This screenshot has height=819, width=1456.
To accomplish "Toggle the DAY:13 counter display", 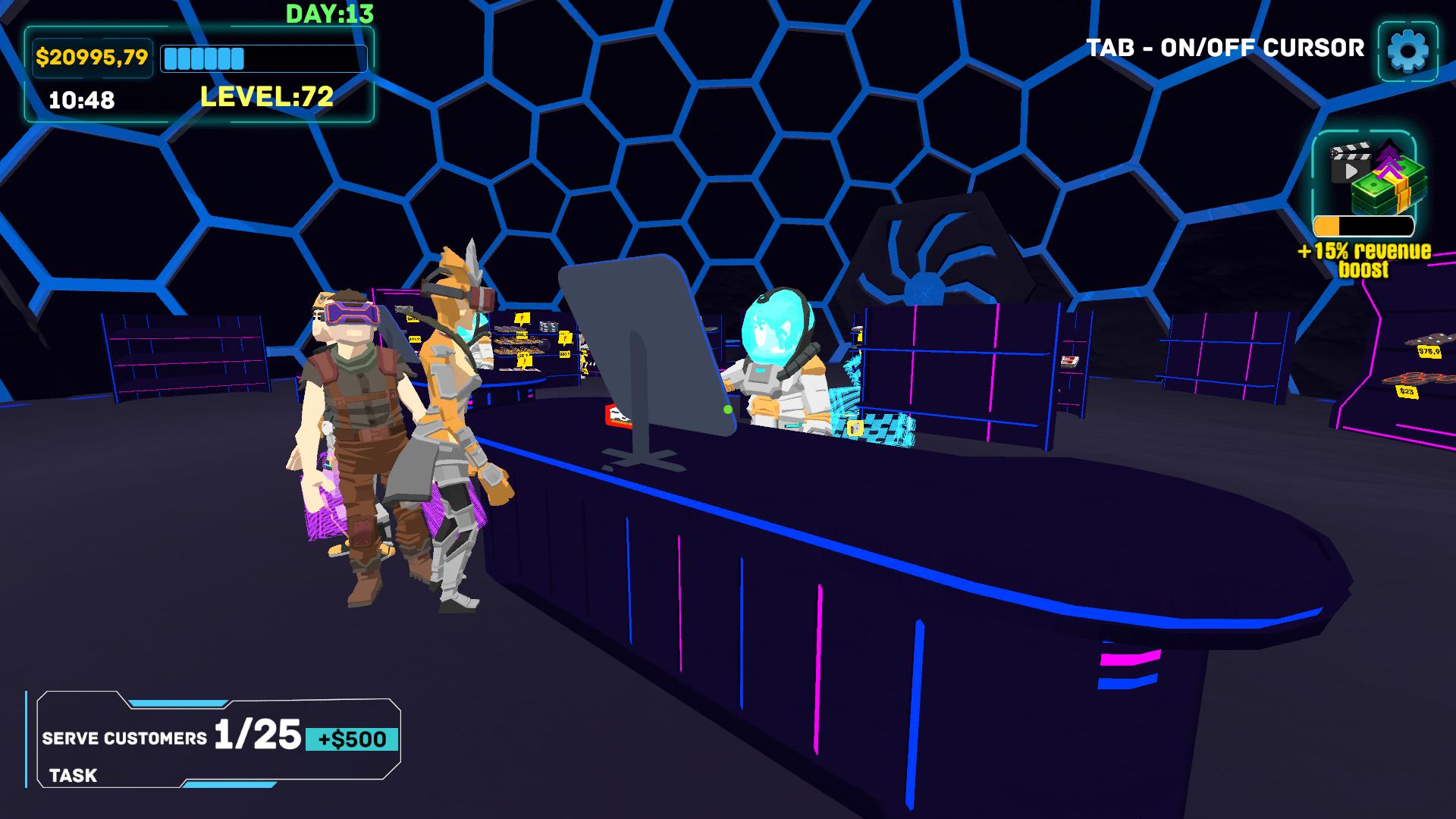I will click(326, 12).
